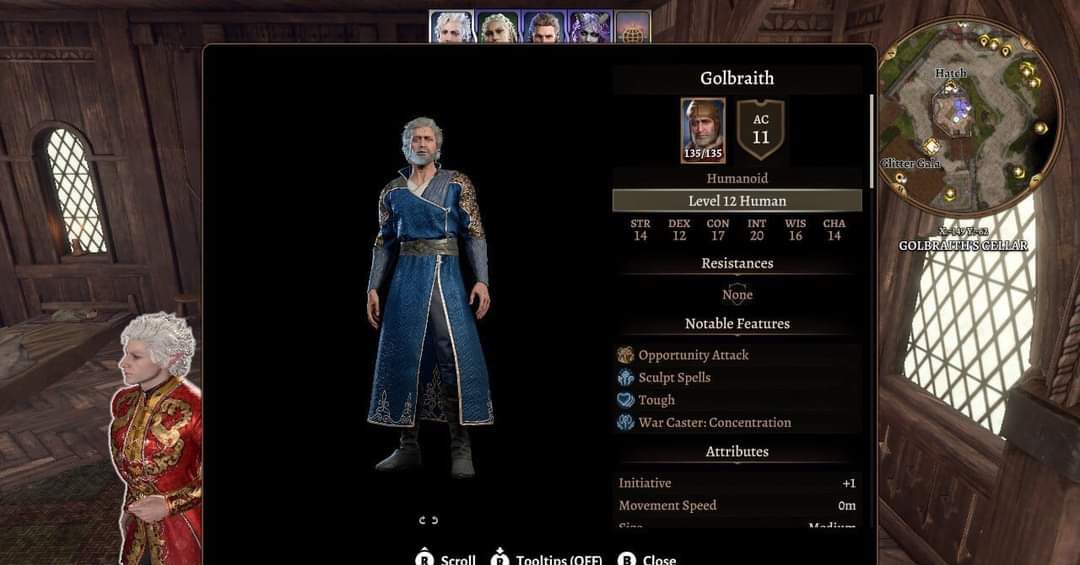Screen dimensions: 1080x565
Task: Inspect the War Caster: Concentration feature
Action: (714, 423)
